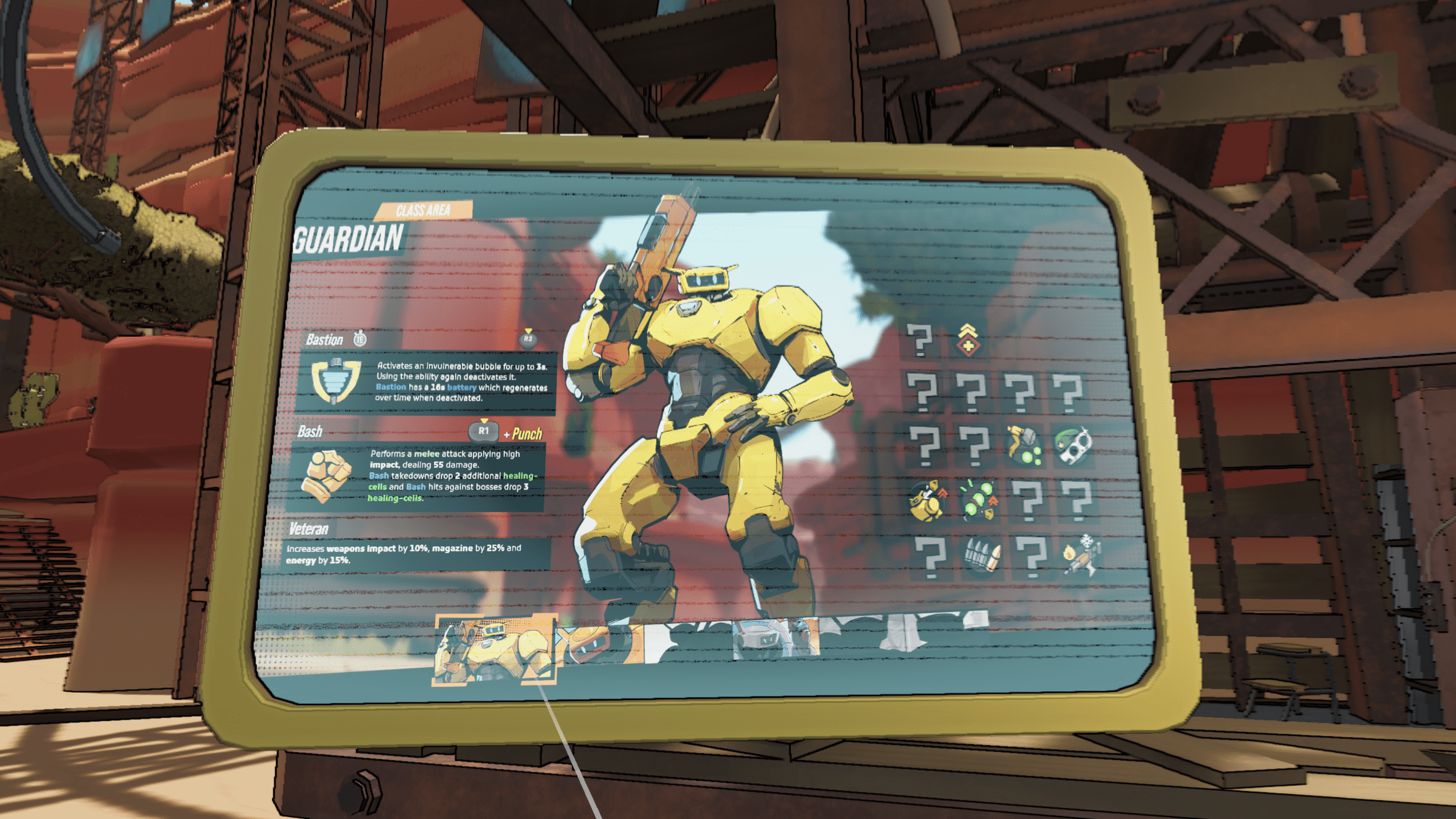
Task: Inspect the arm and rock perk icon
Action: pyautogui.click(x=1023, y=446)
